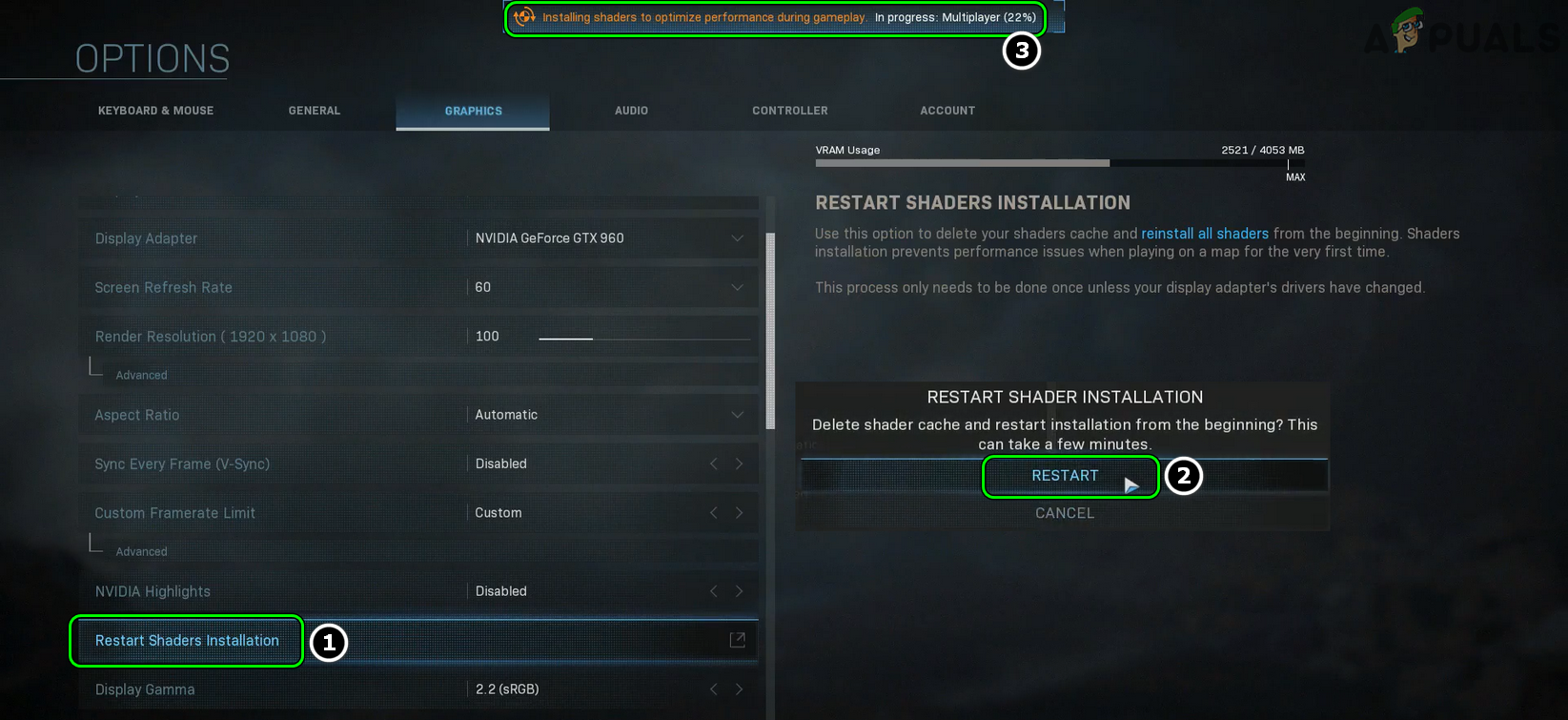Open the Aspect Ratio dropdown

coord(737,415)
